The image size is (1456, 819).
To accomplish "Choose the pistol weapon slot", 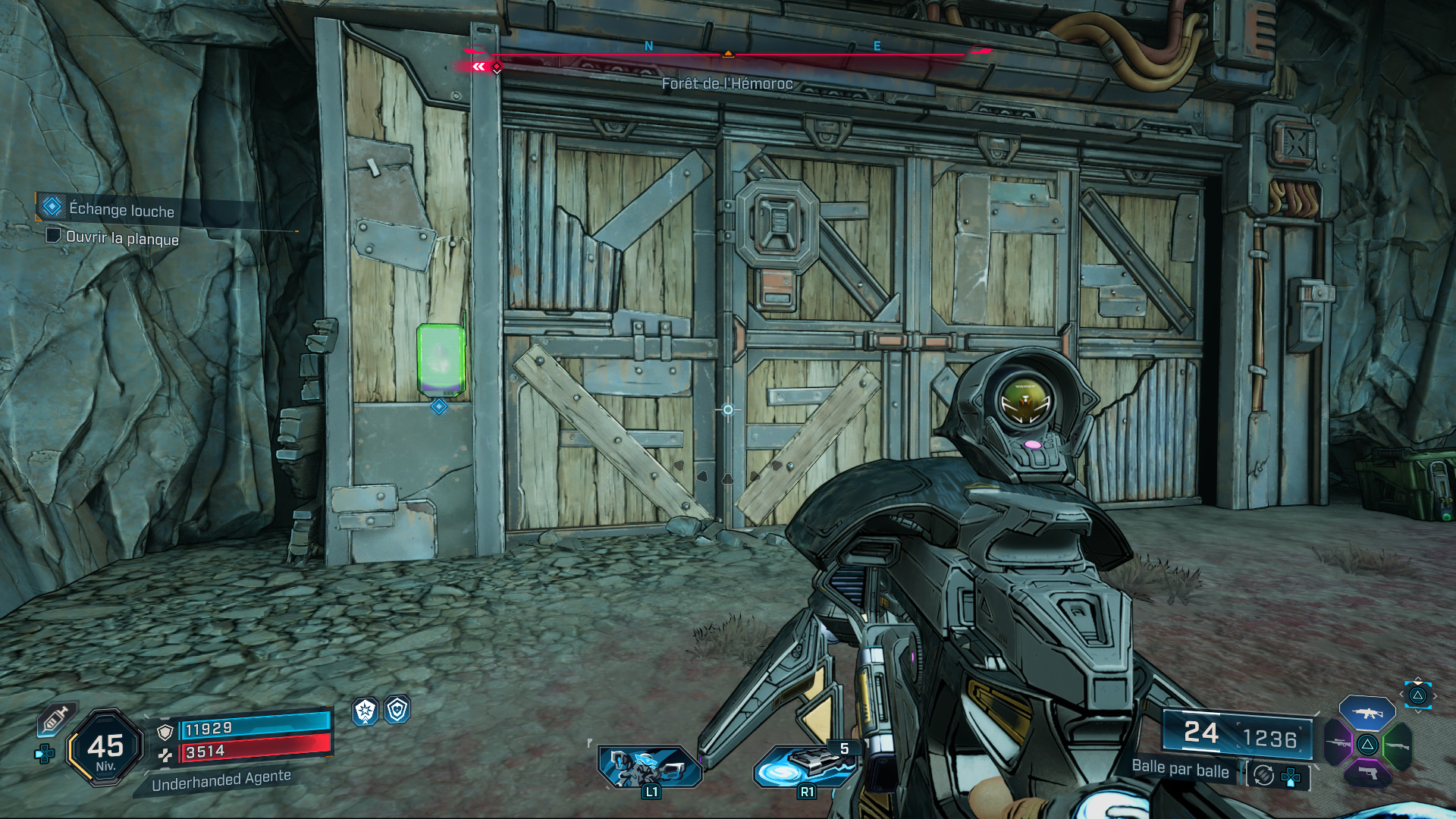I will click(x=1367, y=773).
